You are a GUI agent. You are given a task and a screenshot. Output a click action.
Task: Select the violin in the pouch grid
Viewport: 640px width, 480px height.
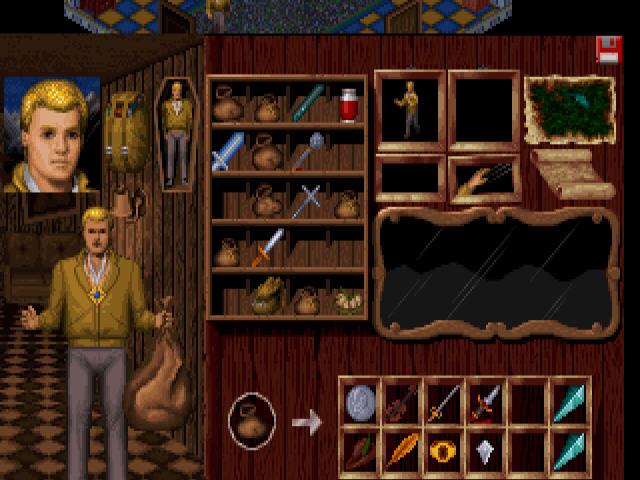401,402
